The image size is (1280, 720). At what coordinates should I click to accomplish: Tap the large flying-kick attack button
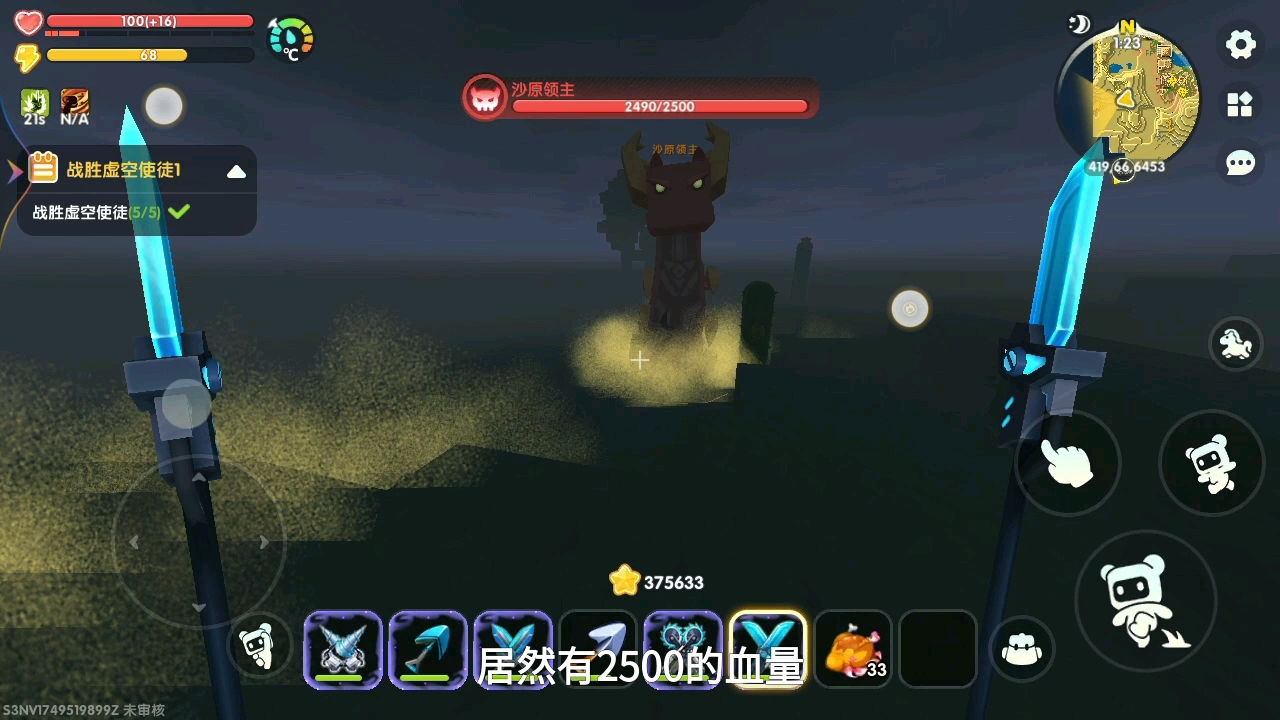coord(1145,601)
